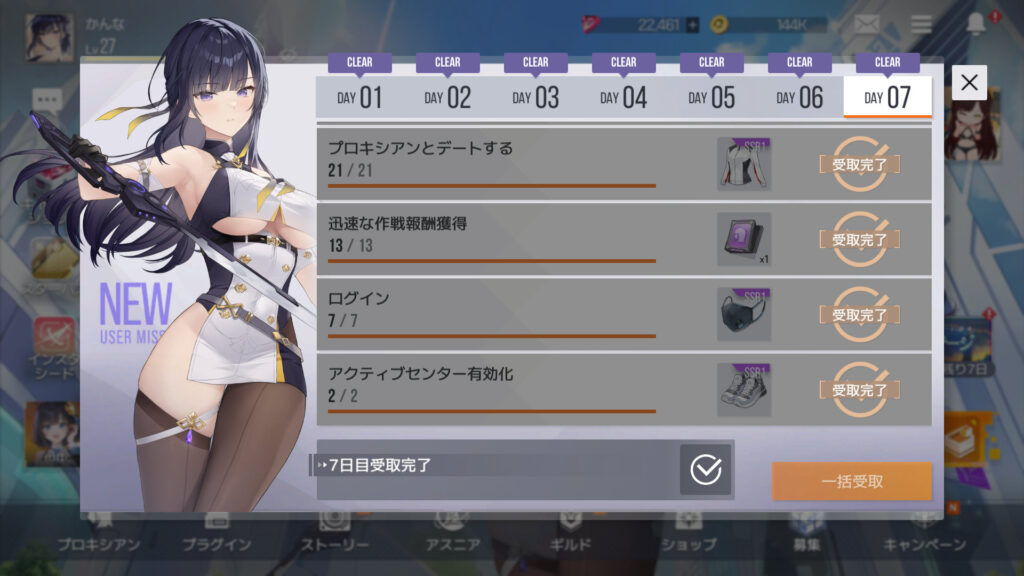Image resolution: width=1024 pixels, height=576 pixels.
Task: Click the SSR white jacket reward icon
Action: coord(743,165)
